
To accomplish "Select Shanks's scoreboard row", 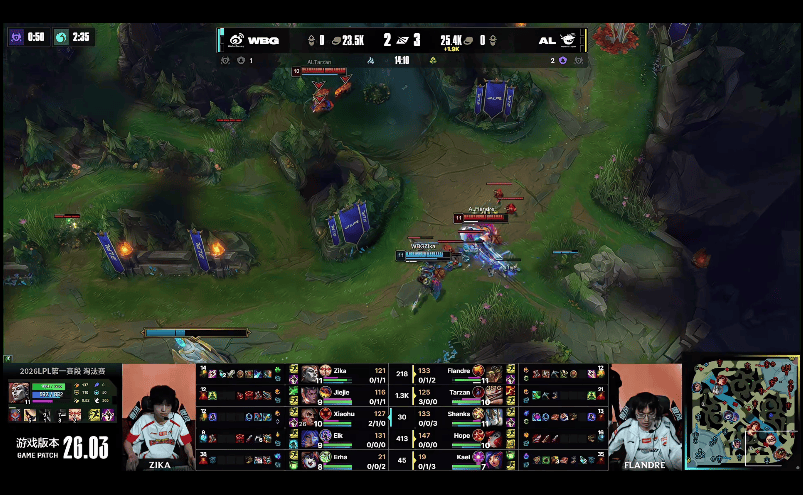I will click(463, 415).
